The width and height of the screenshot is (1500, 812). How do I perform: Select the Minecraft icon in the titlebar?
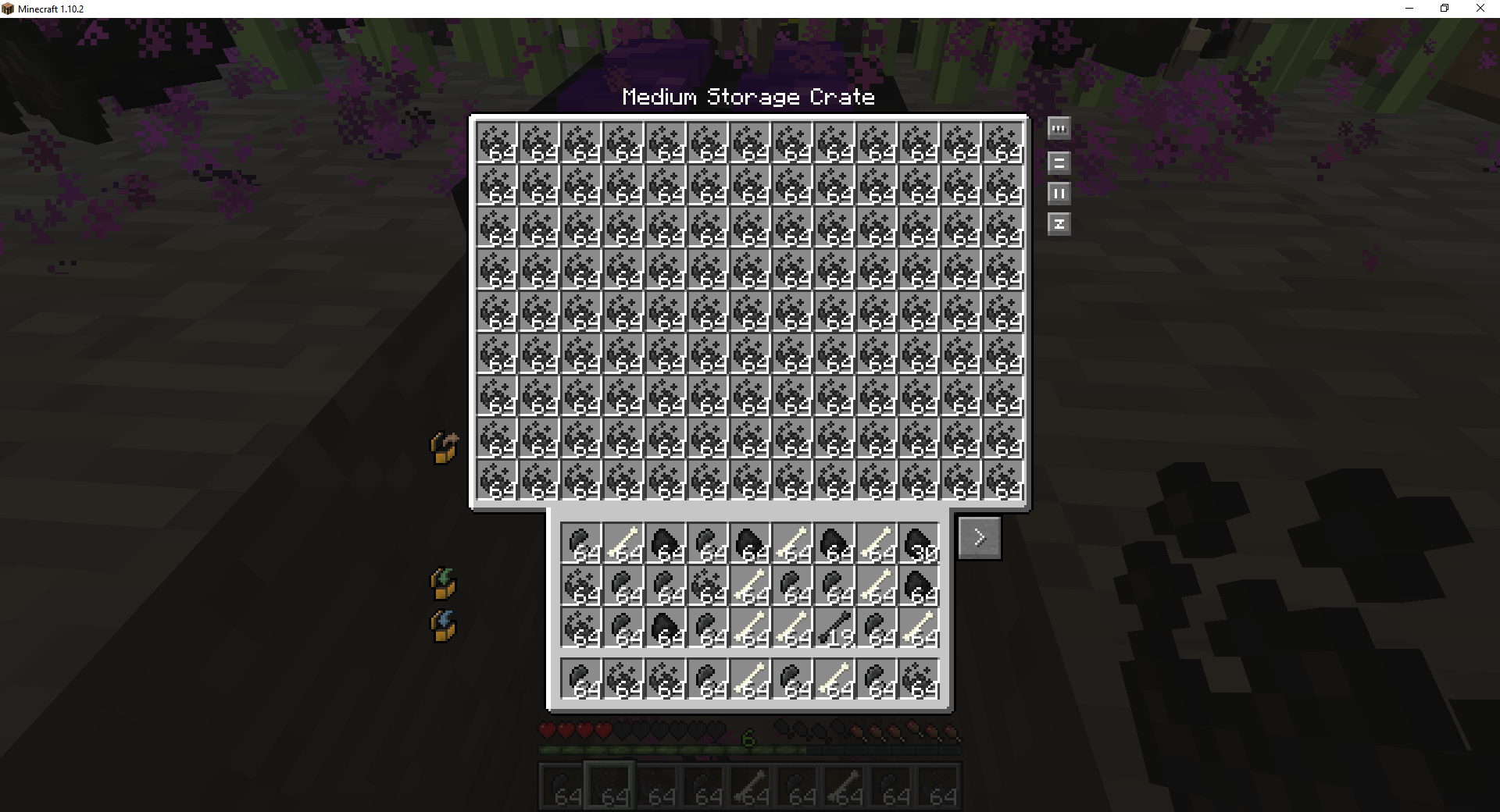(x=9, y=9)
